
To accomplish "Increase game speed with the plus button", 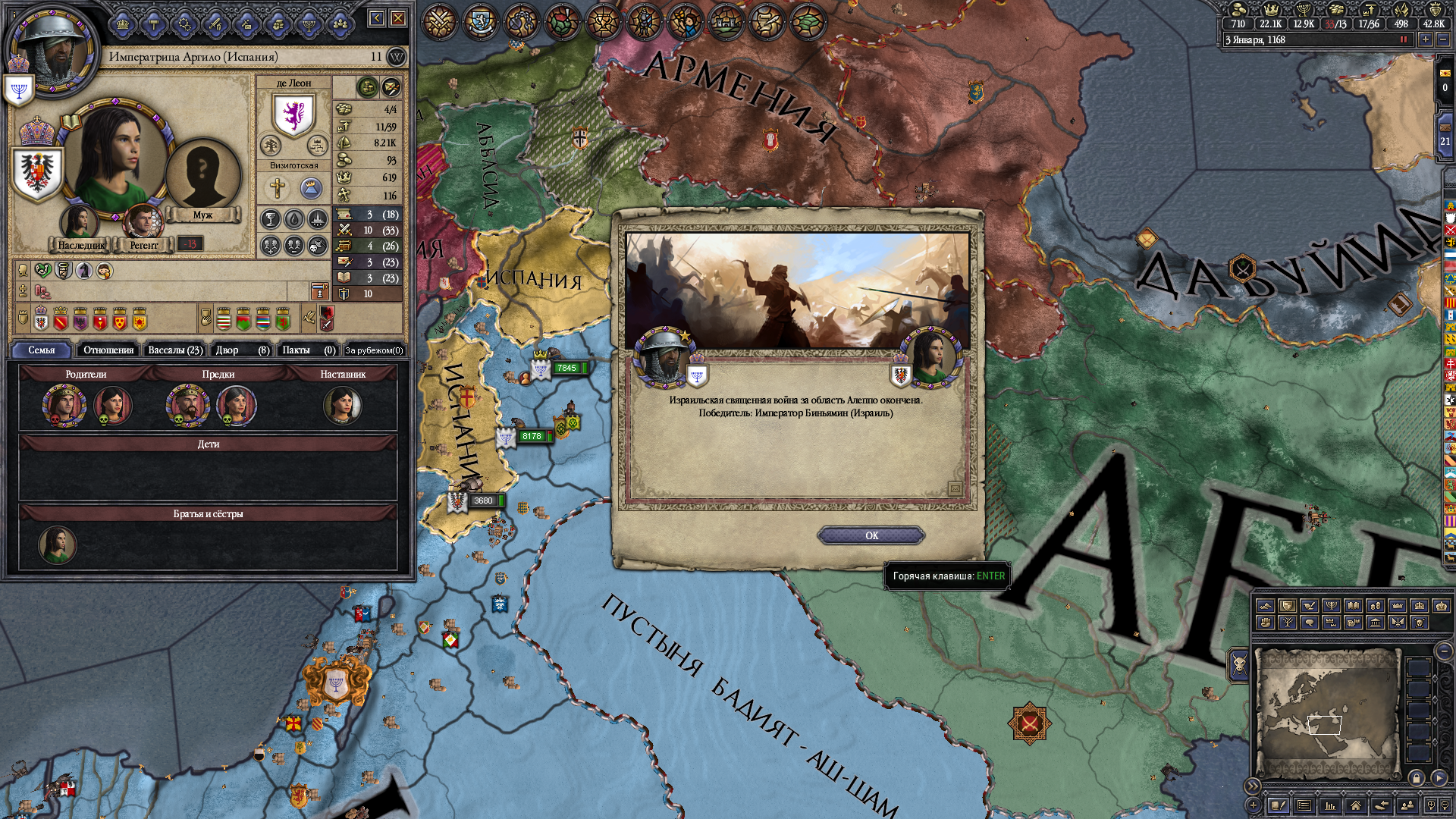I will pos(1426,39).
